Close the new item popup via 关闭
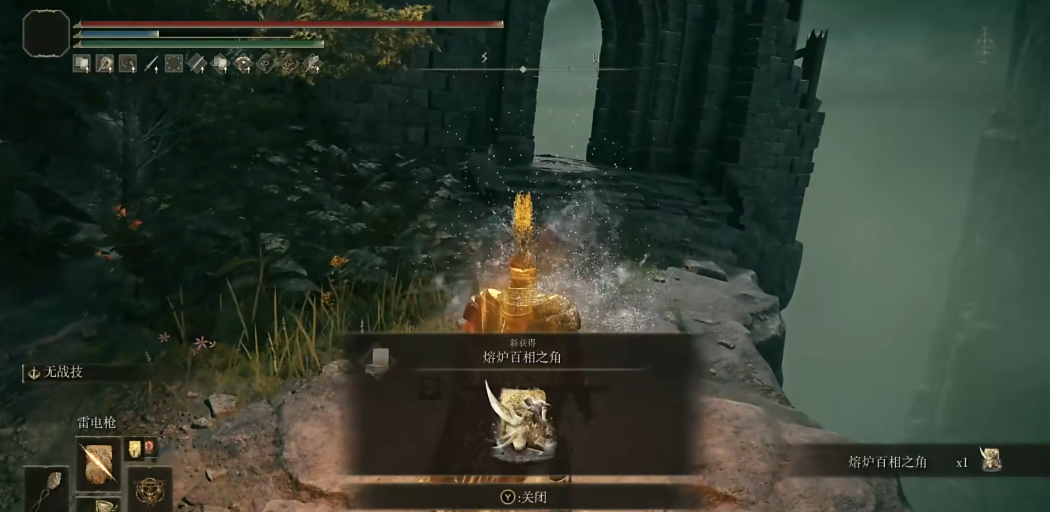Screen dimensions: 1050x512 pyautogui.click(x=525, y=496)
